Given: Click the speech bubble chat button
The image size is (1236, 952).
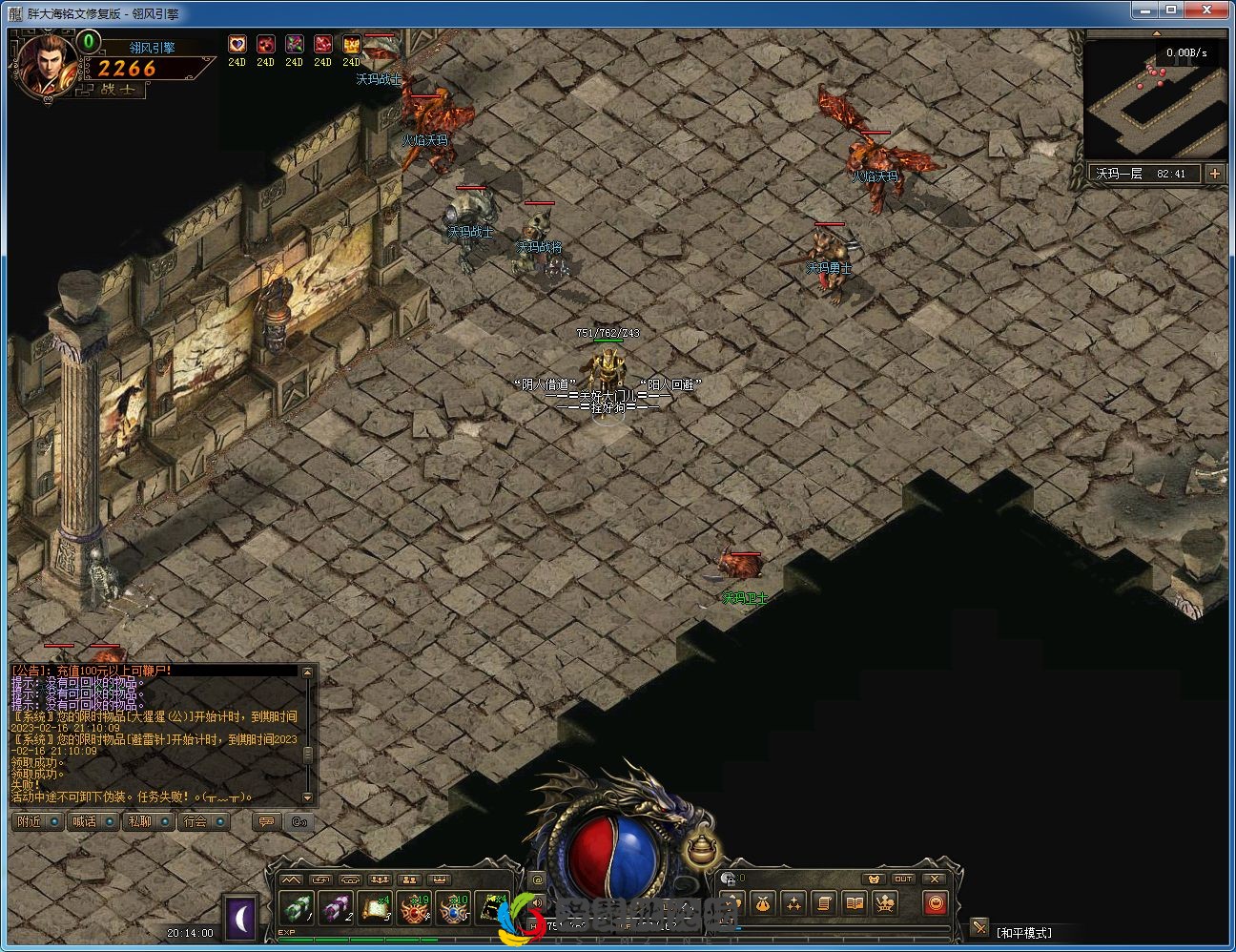Looking at the screenshot, I should [x=266, y=821].
